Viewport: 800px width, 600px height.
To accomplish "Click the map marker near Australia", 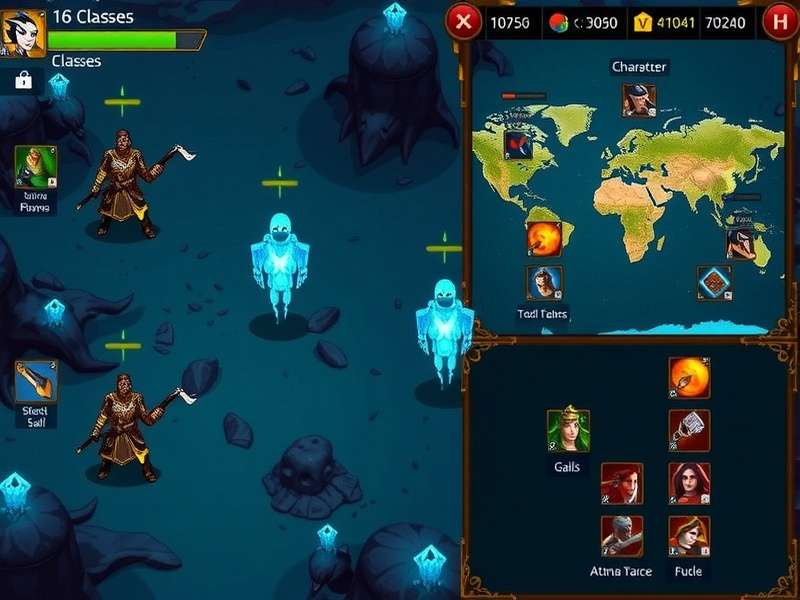I will tap(741, 242).
